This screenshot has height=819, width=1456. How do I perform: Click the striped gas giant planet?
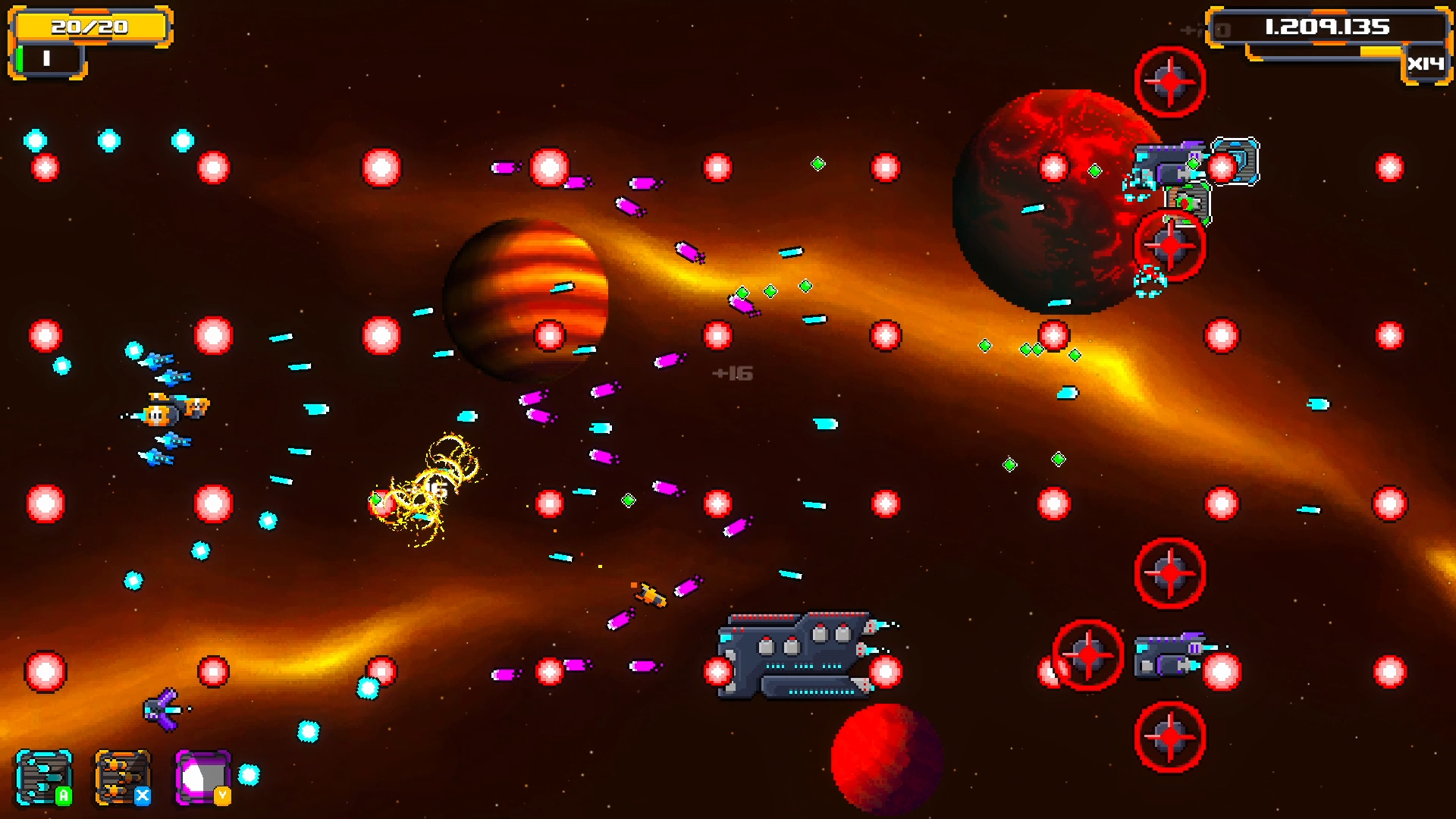point(525,298)
